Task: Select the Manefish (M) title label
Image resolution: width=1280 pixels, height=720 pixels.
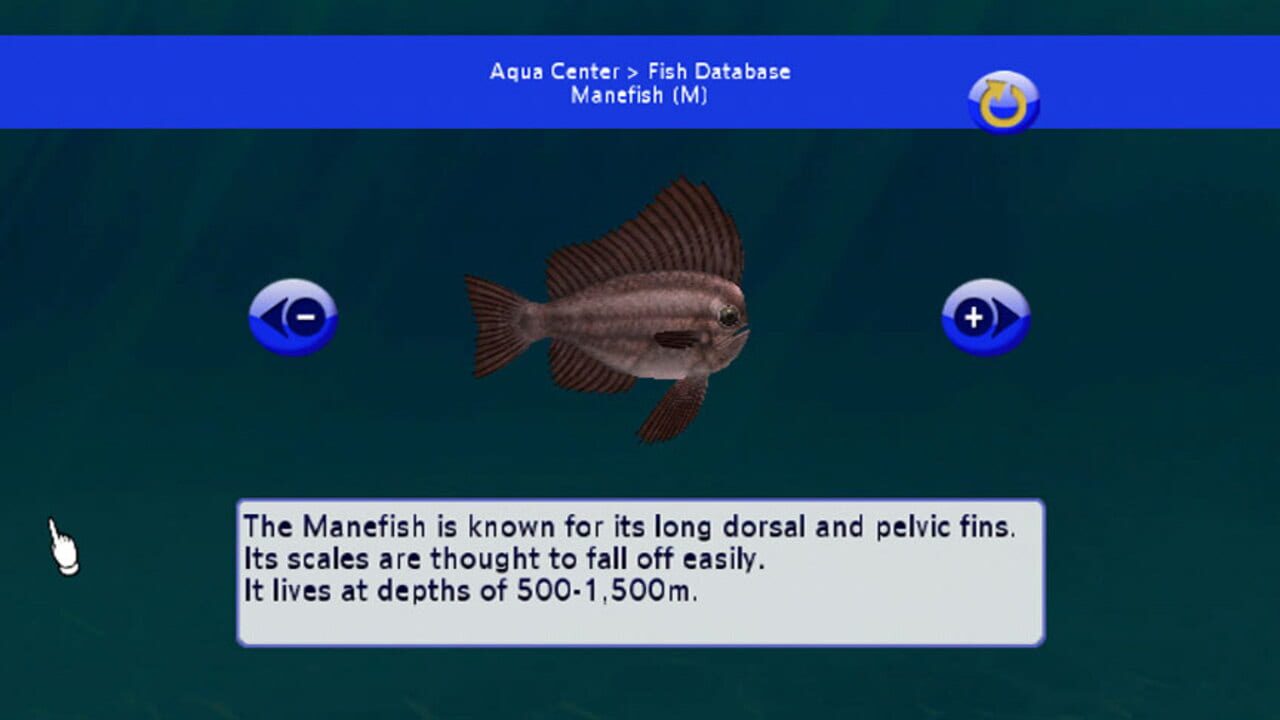Action: click(638, 97)
